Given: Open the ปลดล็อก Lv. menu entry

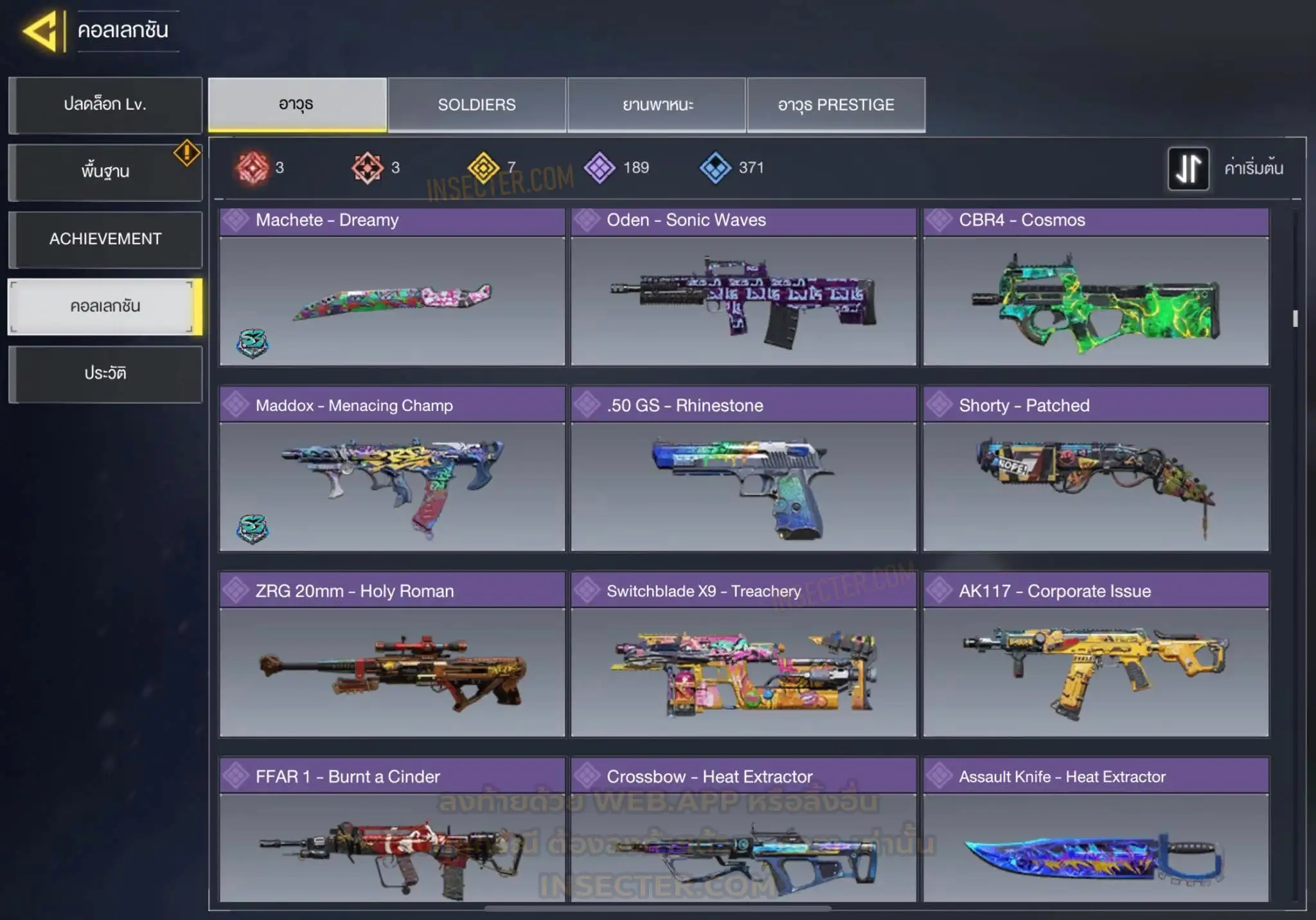Looking at the screenshot, I should pos(105,105).
